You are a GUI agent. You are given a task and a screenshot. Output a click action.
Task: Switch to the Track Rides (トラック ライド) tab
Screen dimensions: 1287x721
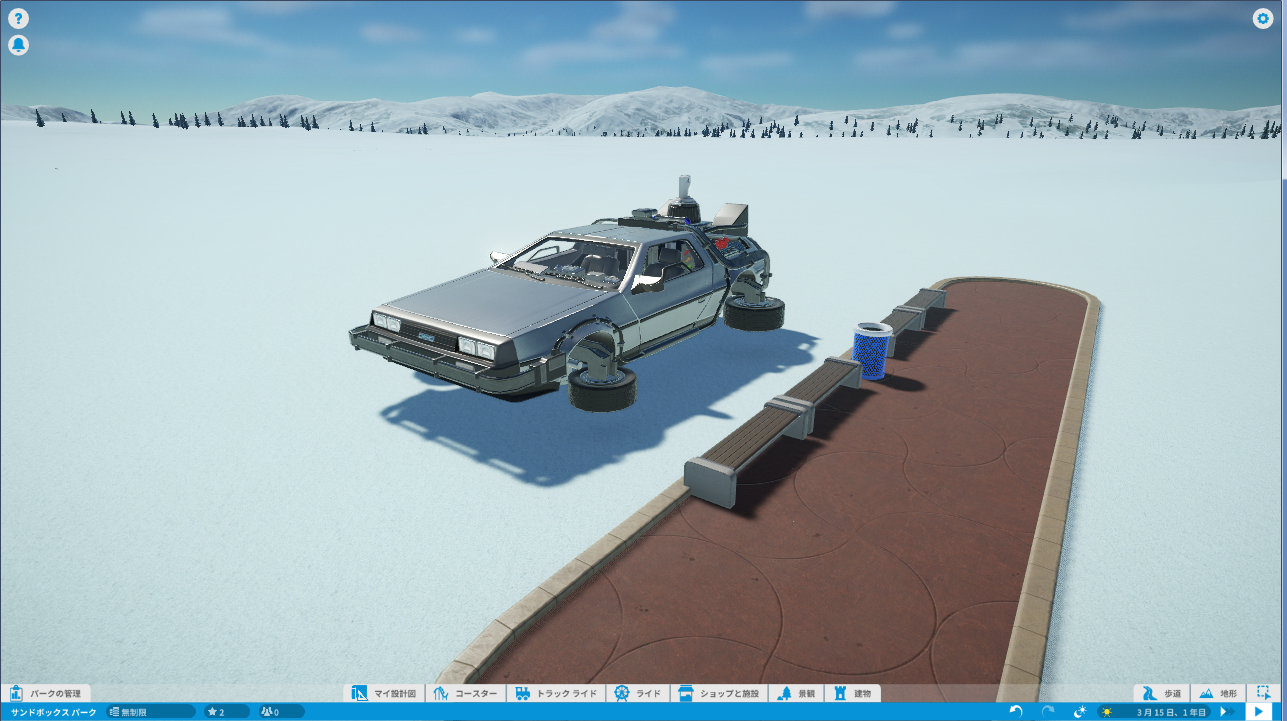556,693
